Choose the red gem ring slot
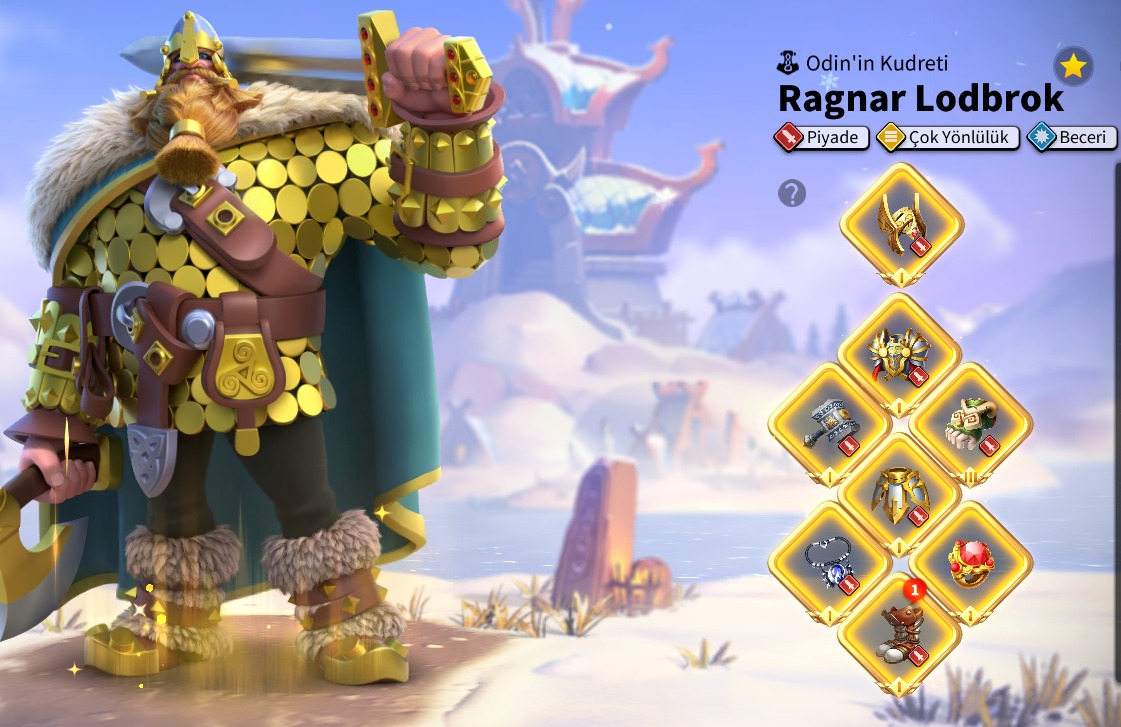1121x727 pixels. (x=970, y=563)
